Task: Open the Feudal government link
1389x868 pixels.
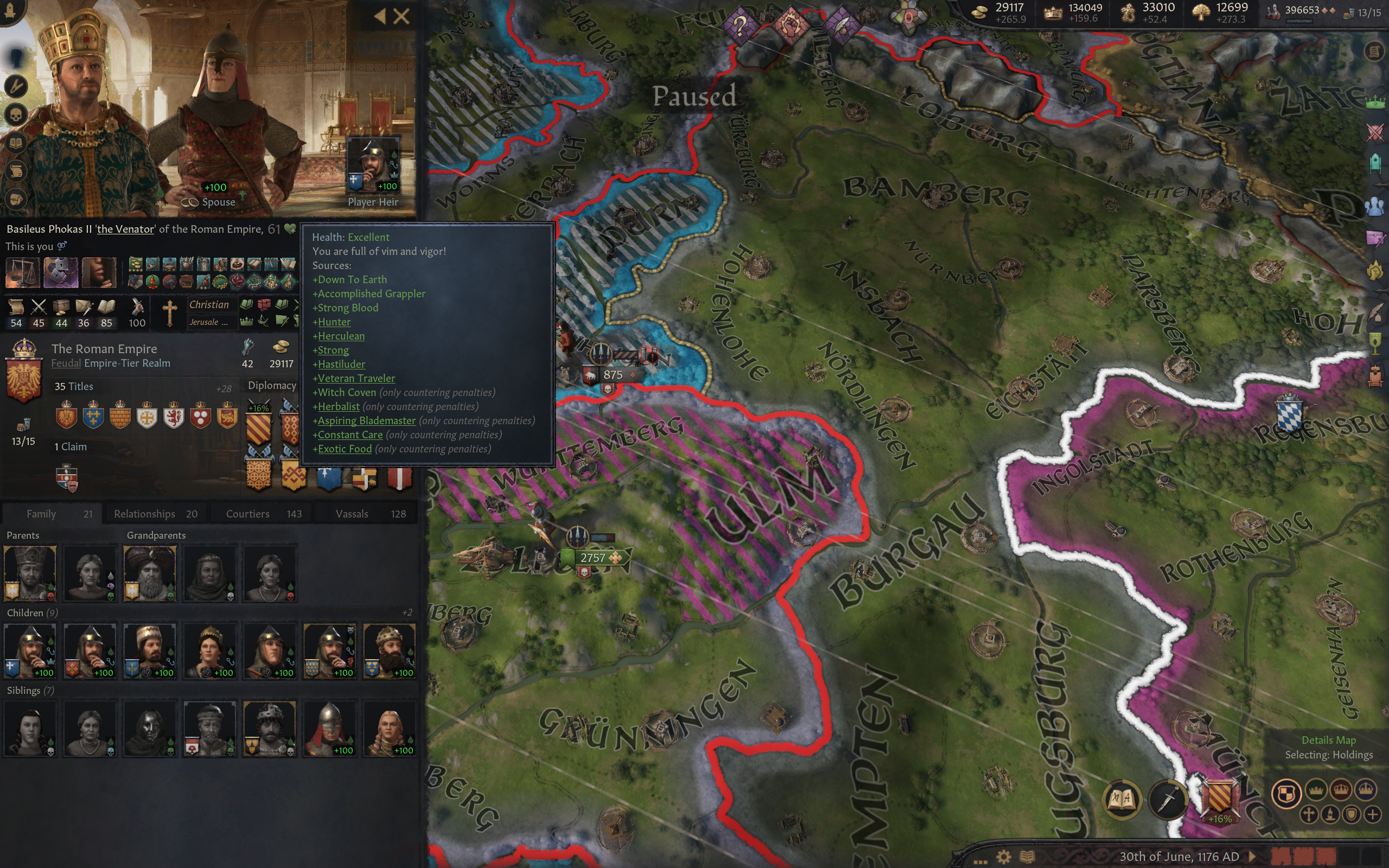Action: 66,363
